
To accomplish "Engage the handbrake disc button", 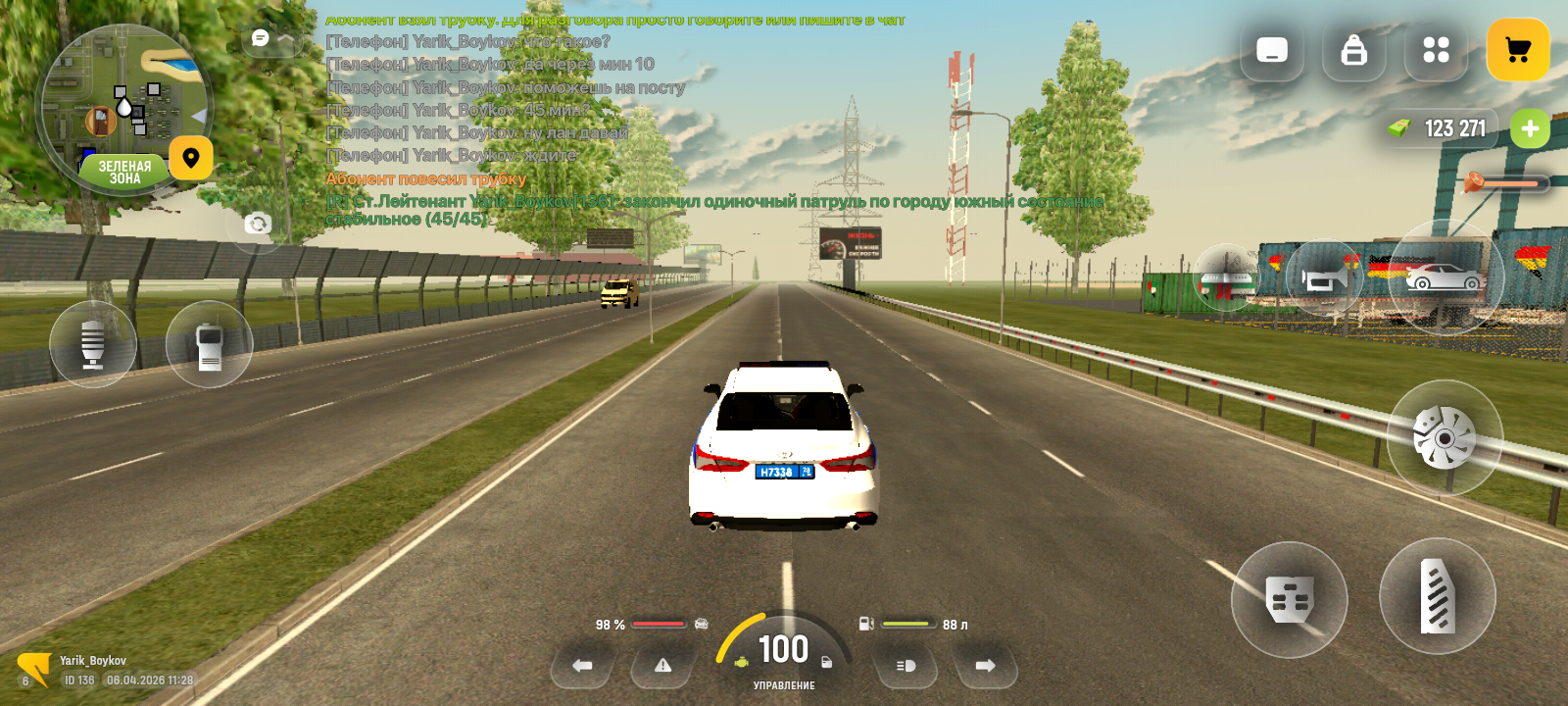I will (x=1444, y=437).
